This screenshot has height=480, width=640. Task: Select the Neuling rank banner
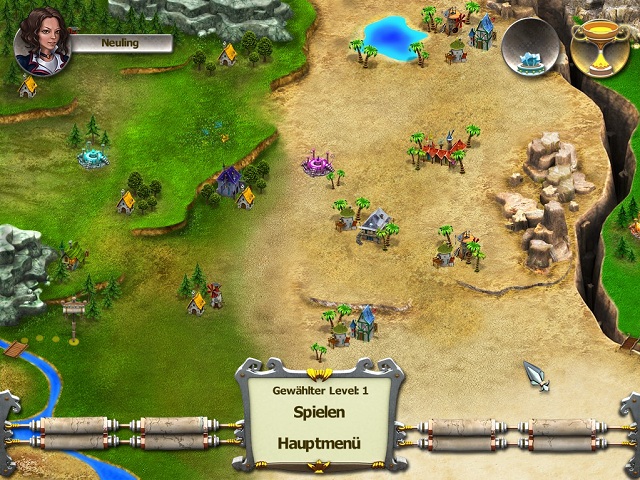(120, 43)
